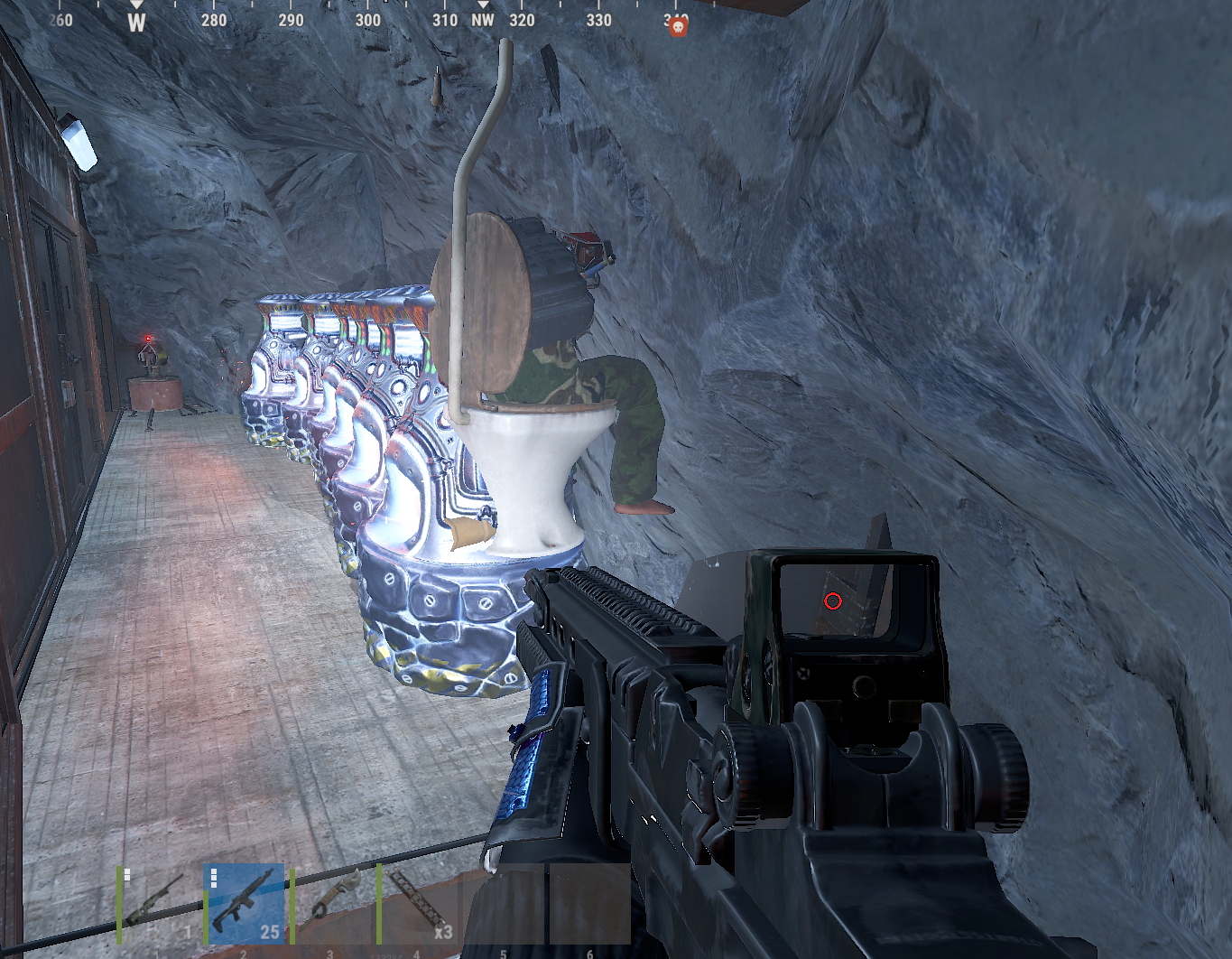
Task: Equip the hatchet tool in the hotbar
Action: pyautogui.click(x=331, y=905)
